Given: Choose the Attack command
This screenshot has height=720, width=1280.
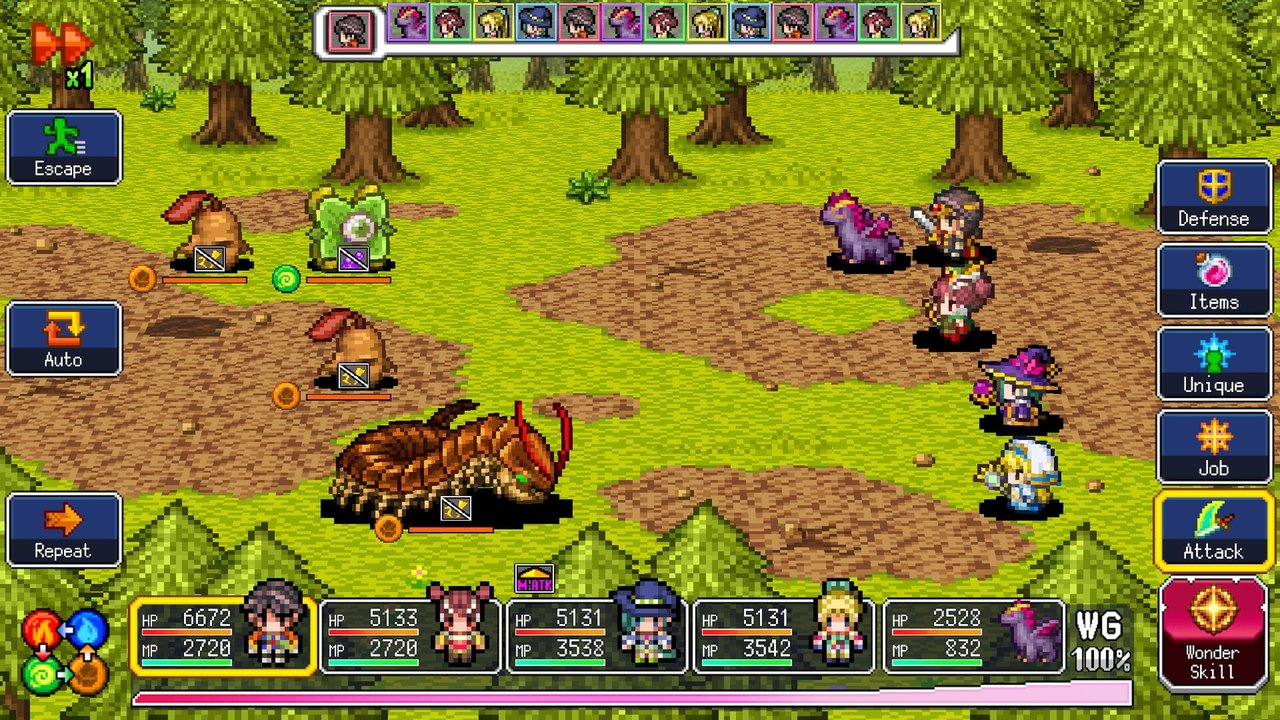Looking at the screenshot, I should click(x=1213, y=531).
